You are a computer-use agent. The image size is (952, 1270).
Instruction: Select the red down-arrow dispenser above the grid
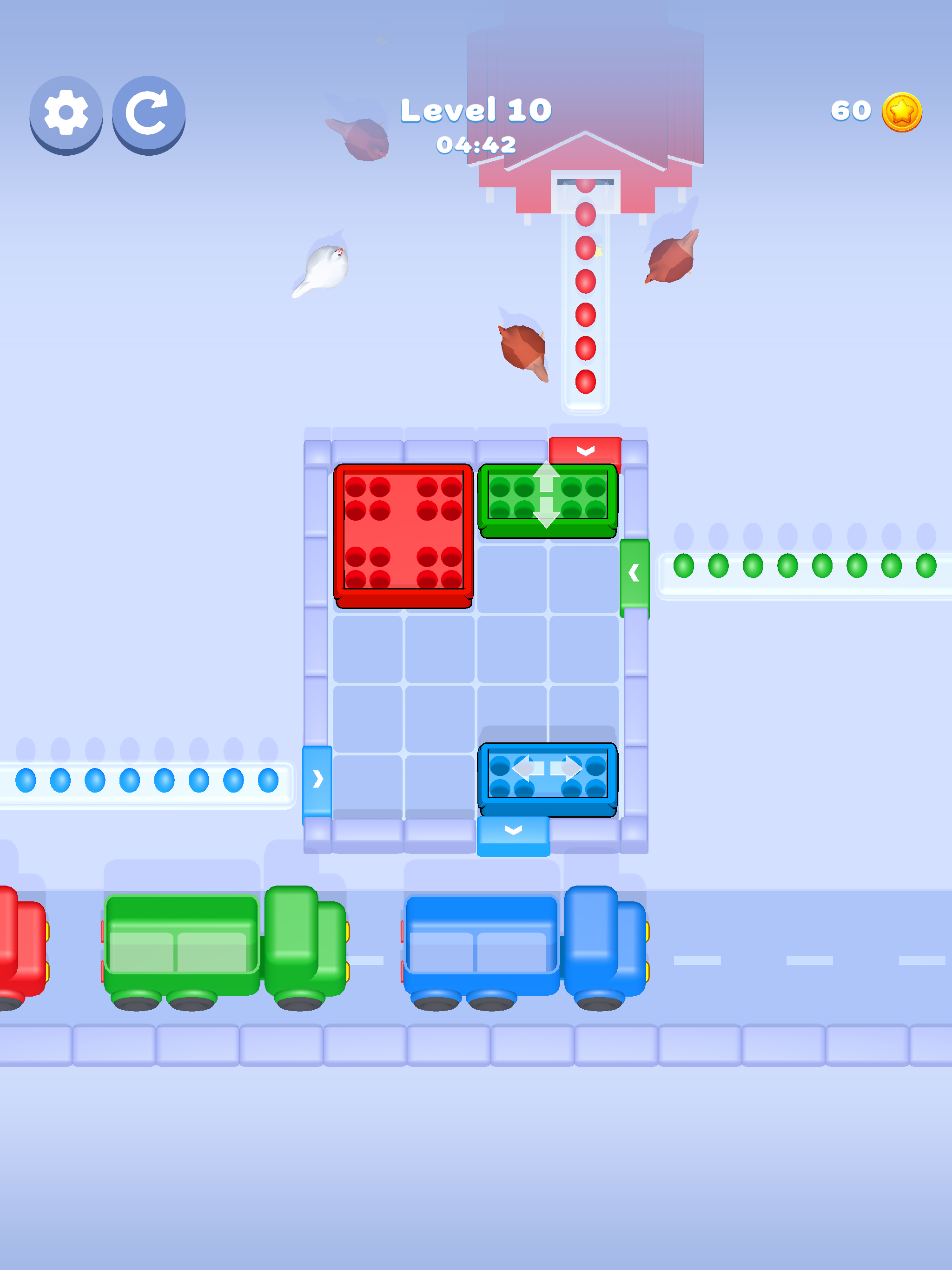(x=585, y=451)
